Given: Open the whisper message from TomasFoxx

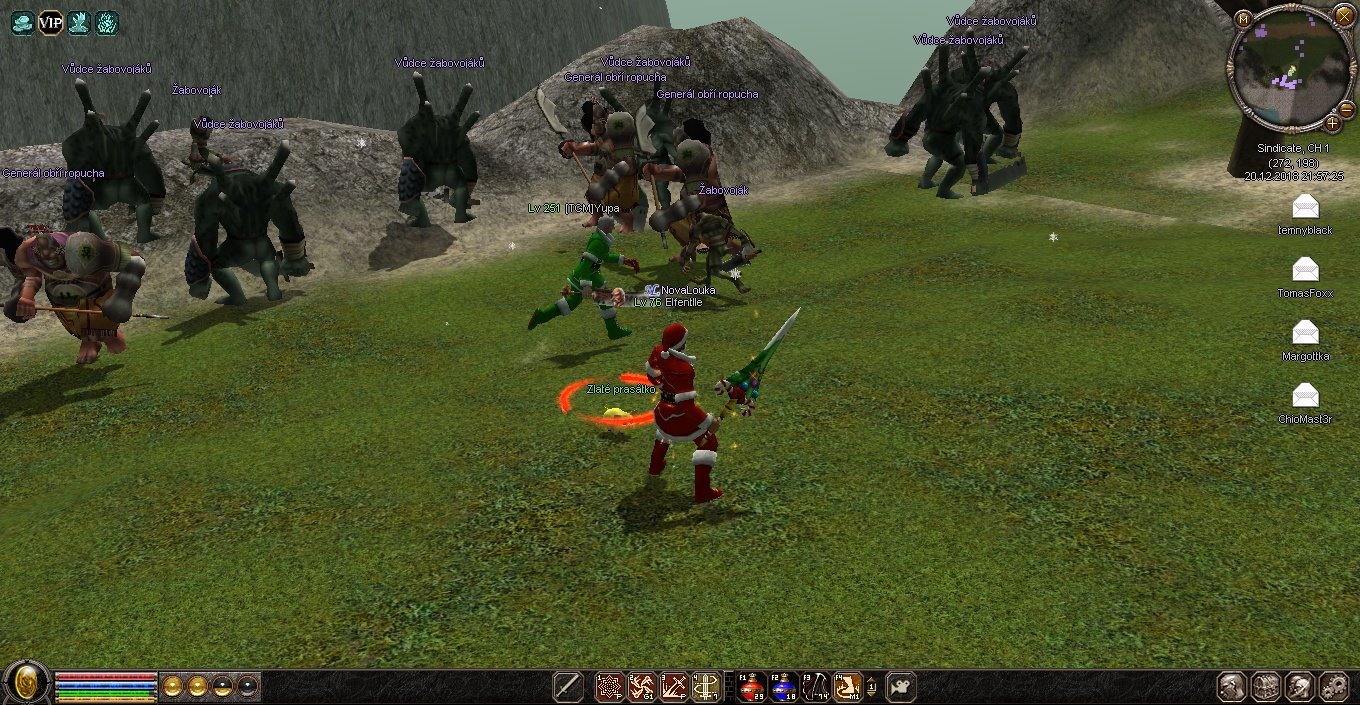Looking at the screenshot, I should [1305, 269].
